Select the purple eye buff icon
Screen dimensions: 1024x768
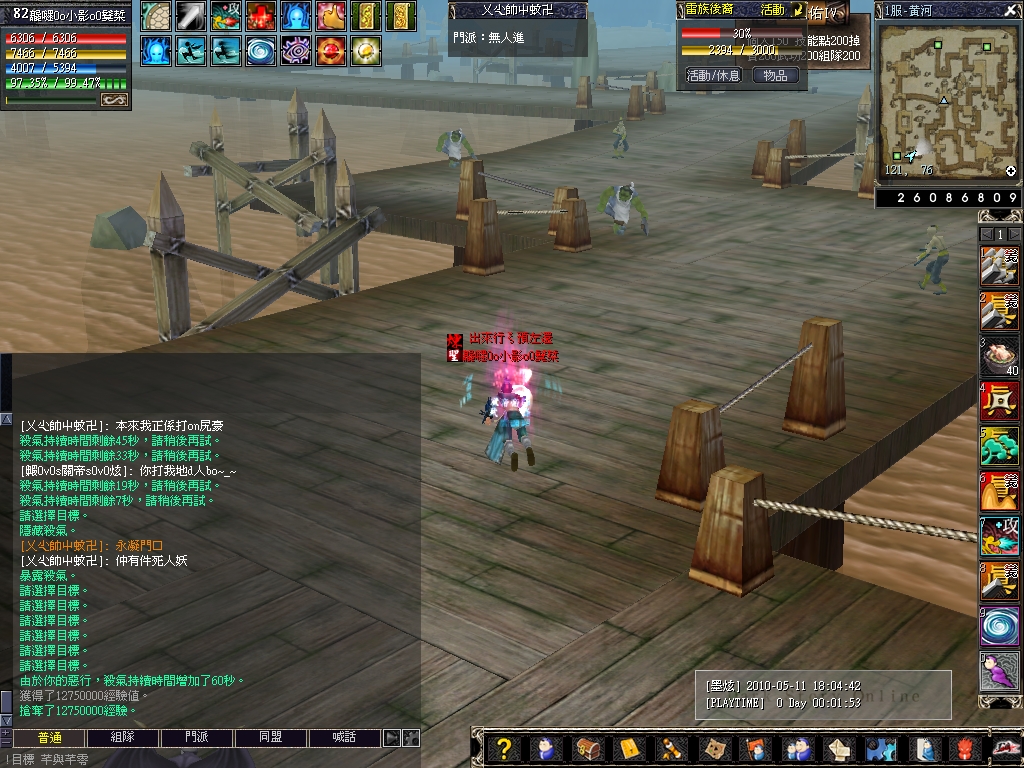[297, 50]
